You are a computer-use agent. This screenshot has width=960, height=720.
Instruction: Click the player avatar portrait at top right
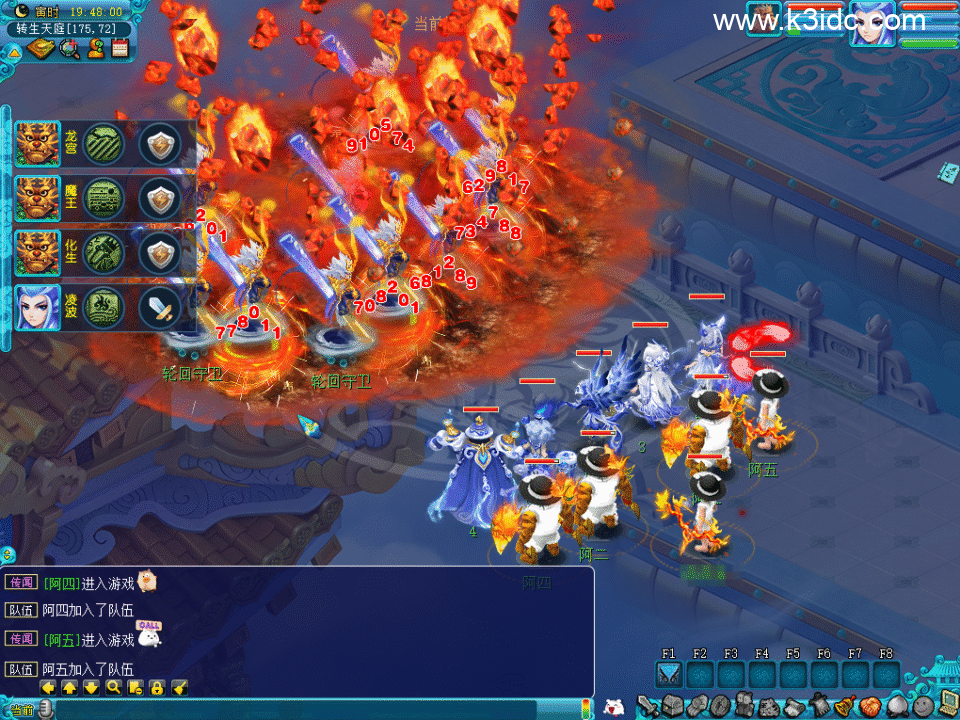[x=872, y=24]
